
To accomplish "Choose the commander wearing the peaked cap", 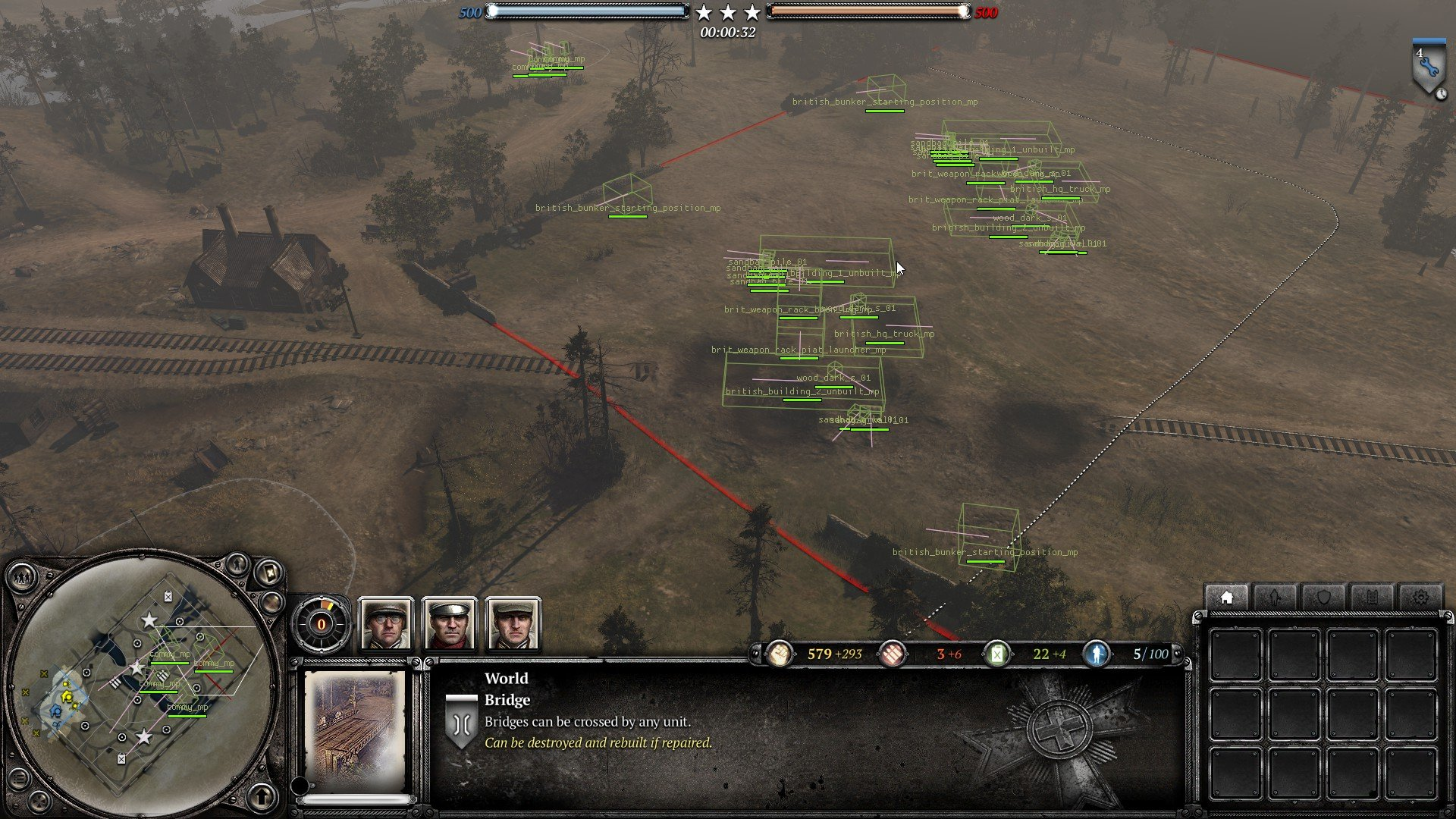I will (450, 625).
